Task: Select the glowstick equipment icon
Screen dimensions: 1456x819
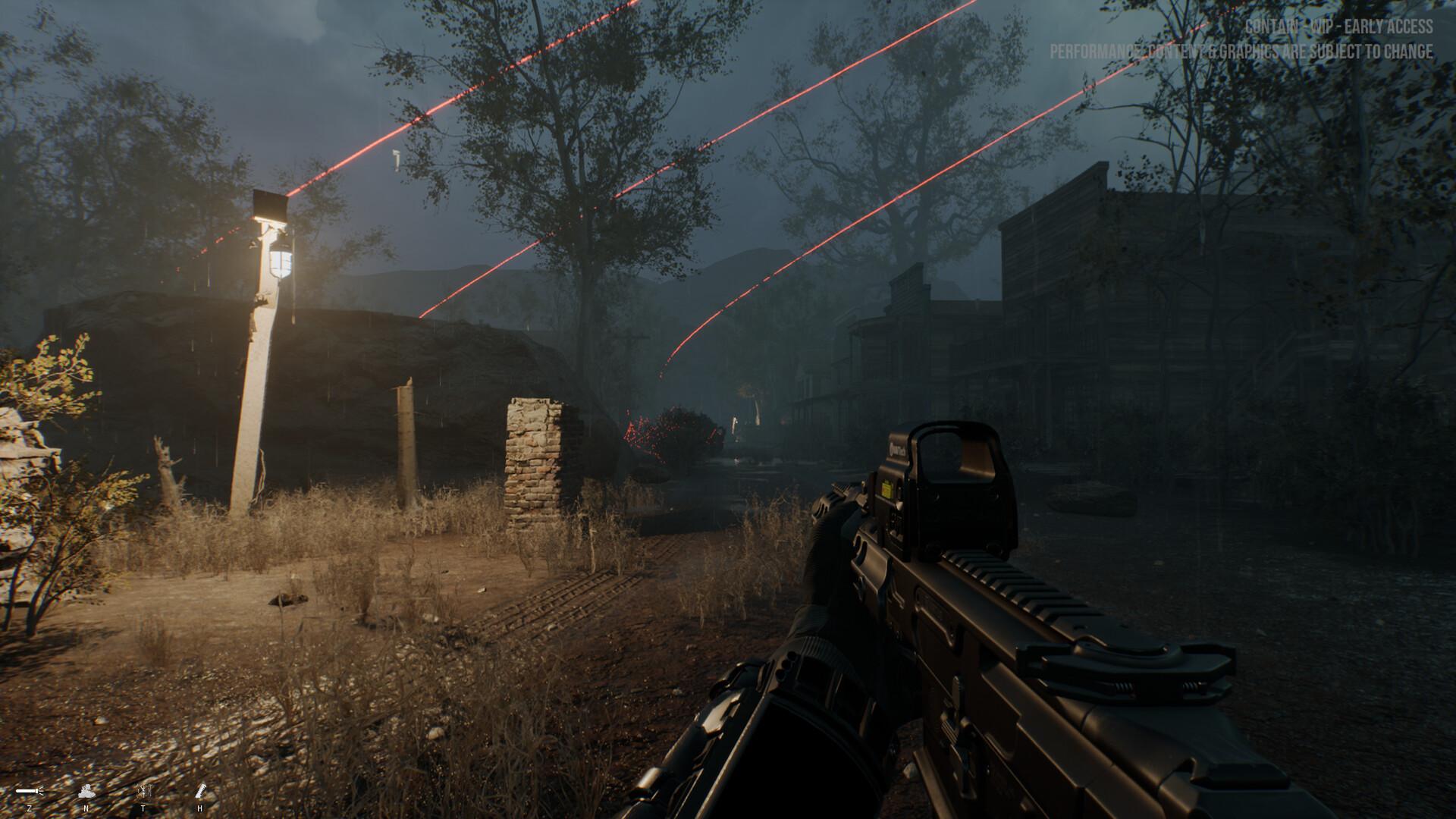Action: click(x=200, y=791)
